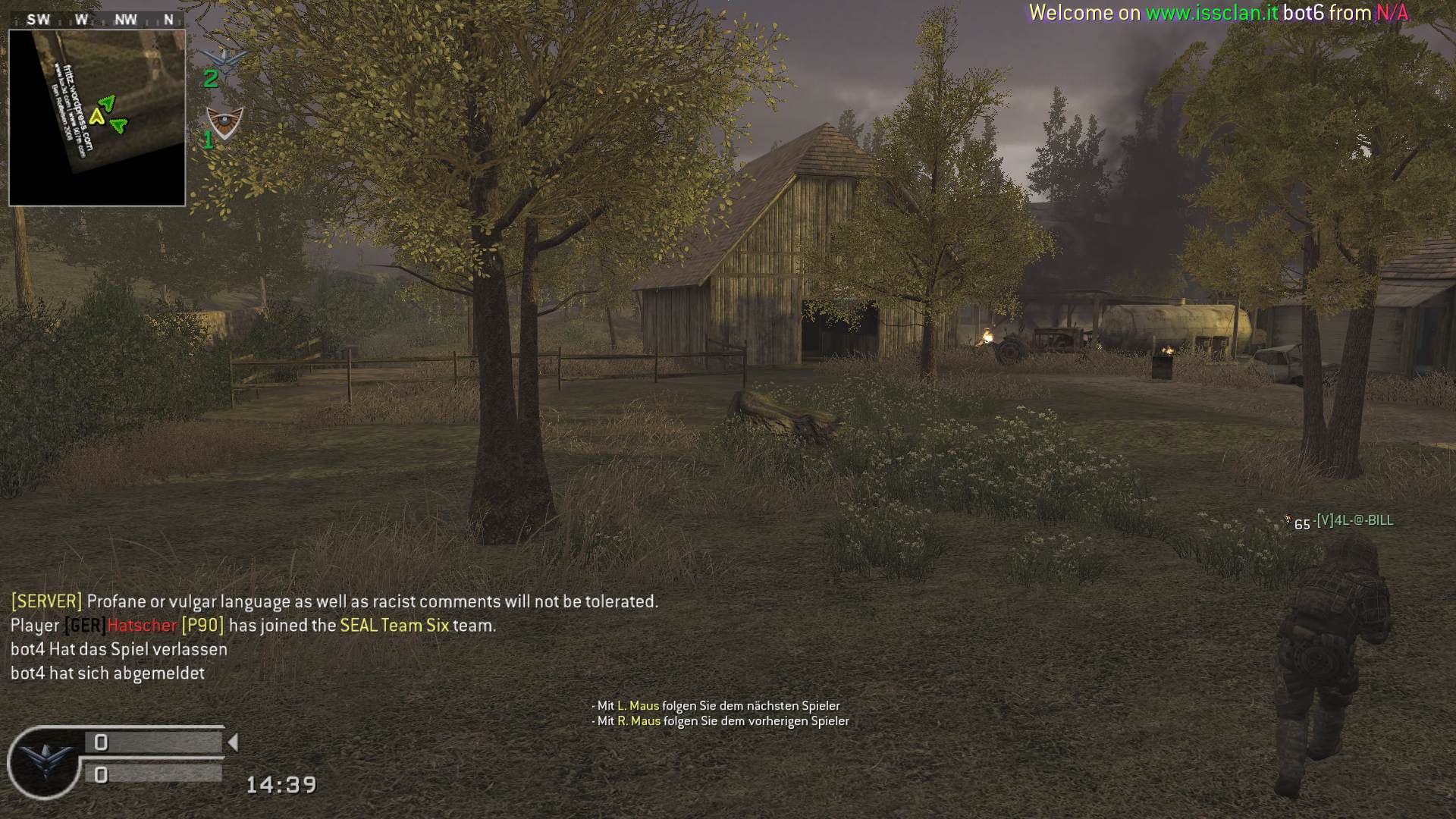Image resolution: width=1456 pixels, height=819 pixels.
Task: Open the www.issclan.it link in the welcome banner
Action: point(1211,13)
